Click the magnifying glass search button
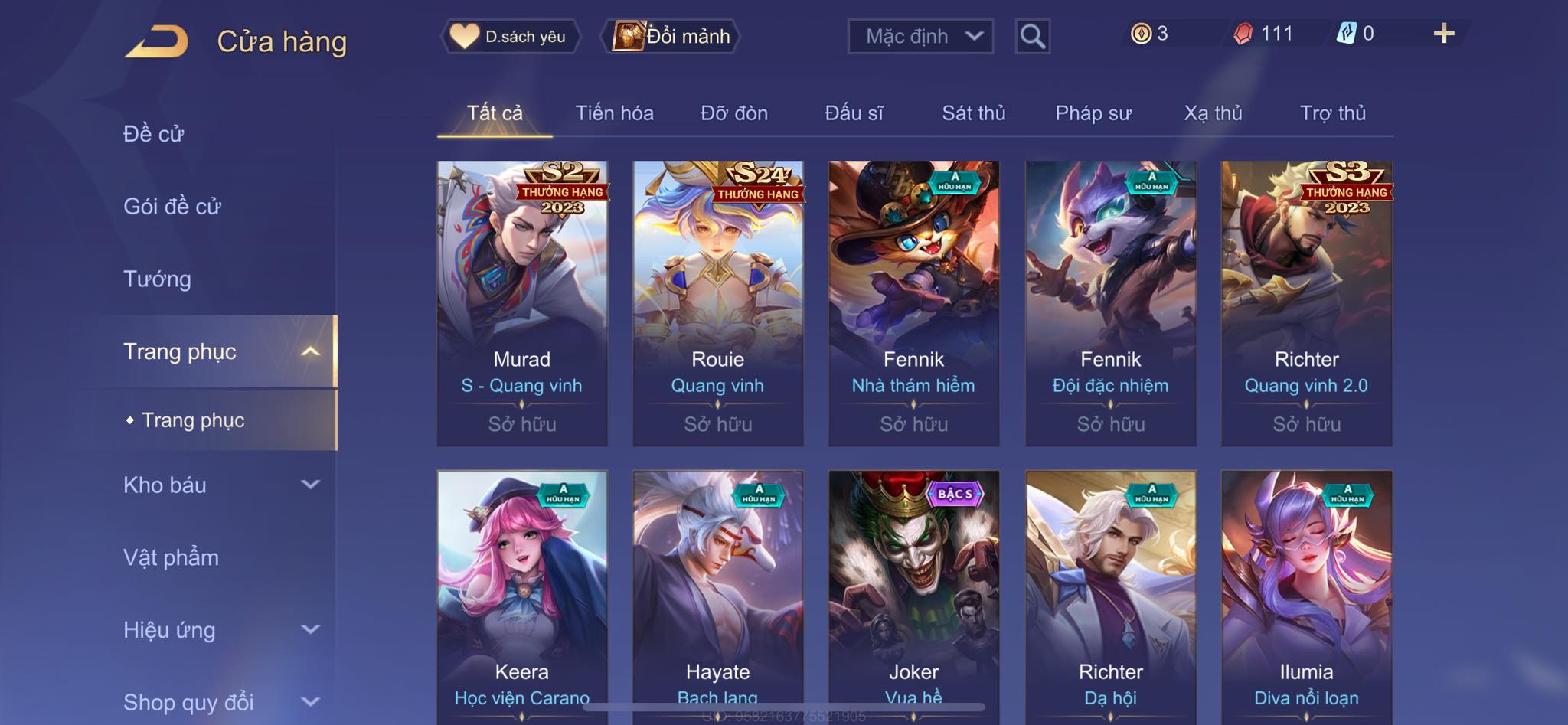 coord(1032,36)
